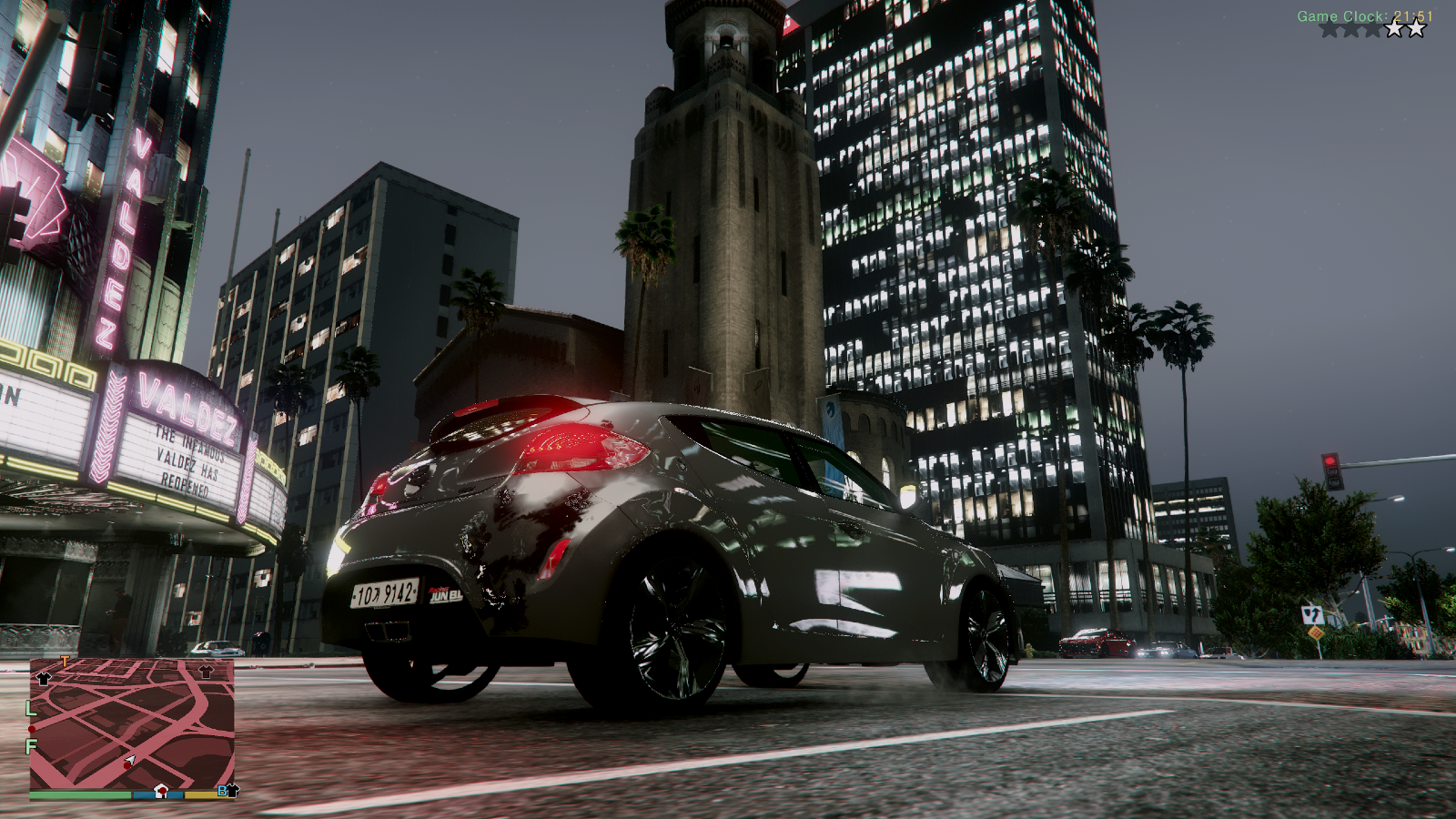Click the green F marker on the minimap

pos(30,745)
